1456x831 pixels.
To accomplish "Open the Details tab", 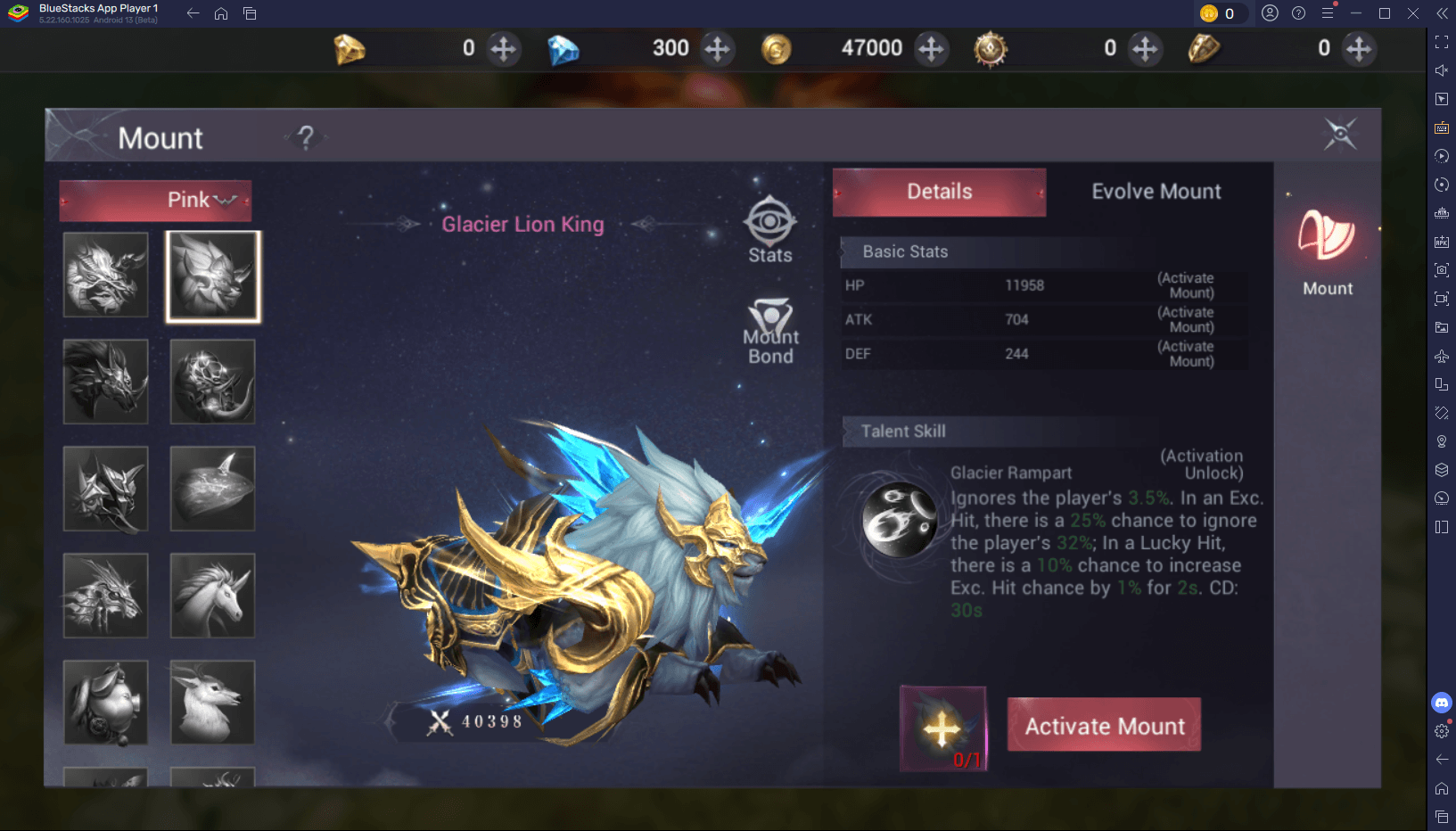I will pyautogui.click(x=939, y=192).
